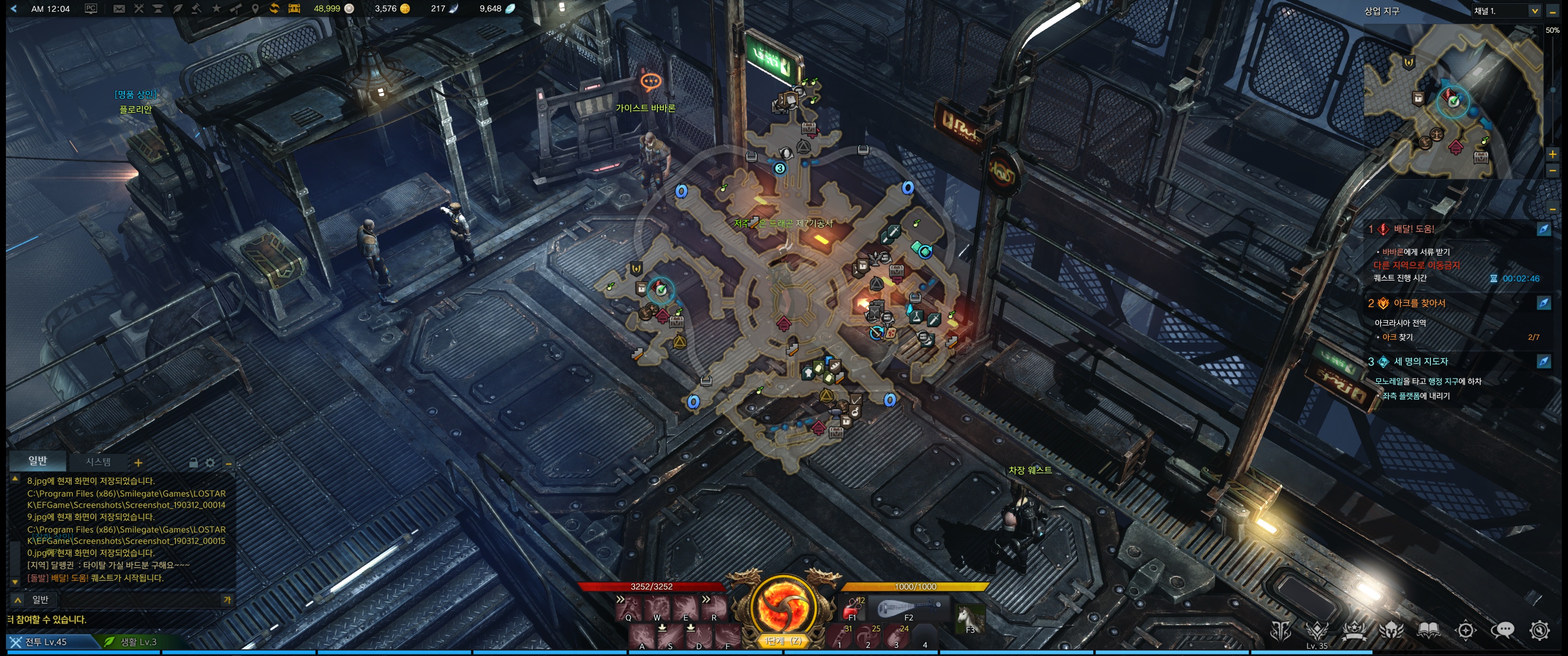Select the 배달! 도움! quest tracker entry

pos(1413,230)
